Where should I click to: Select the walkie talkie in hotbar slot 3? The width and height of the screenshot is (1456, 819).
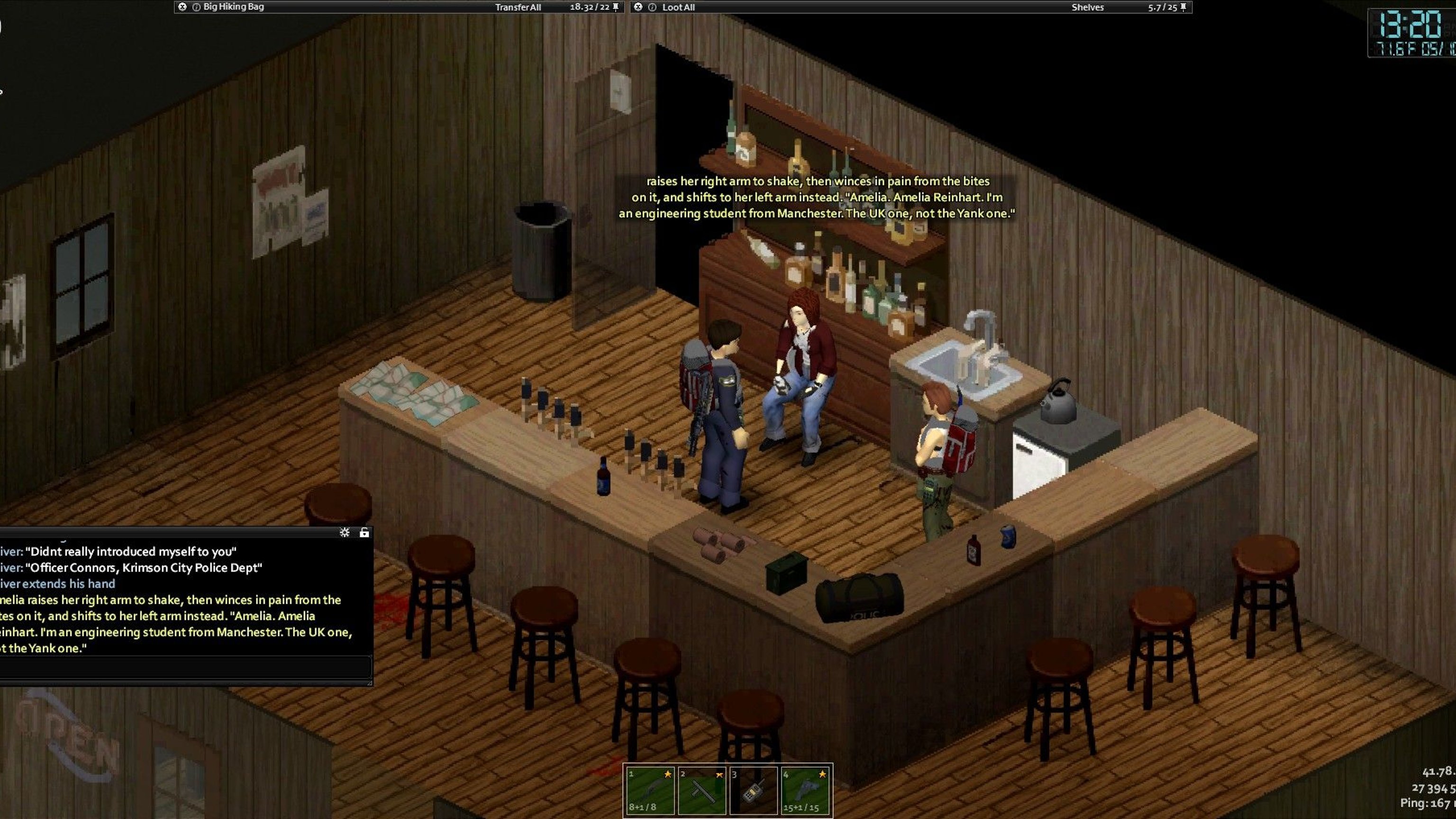(x=754, y=790)
